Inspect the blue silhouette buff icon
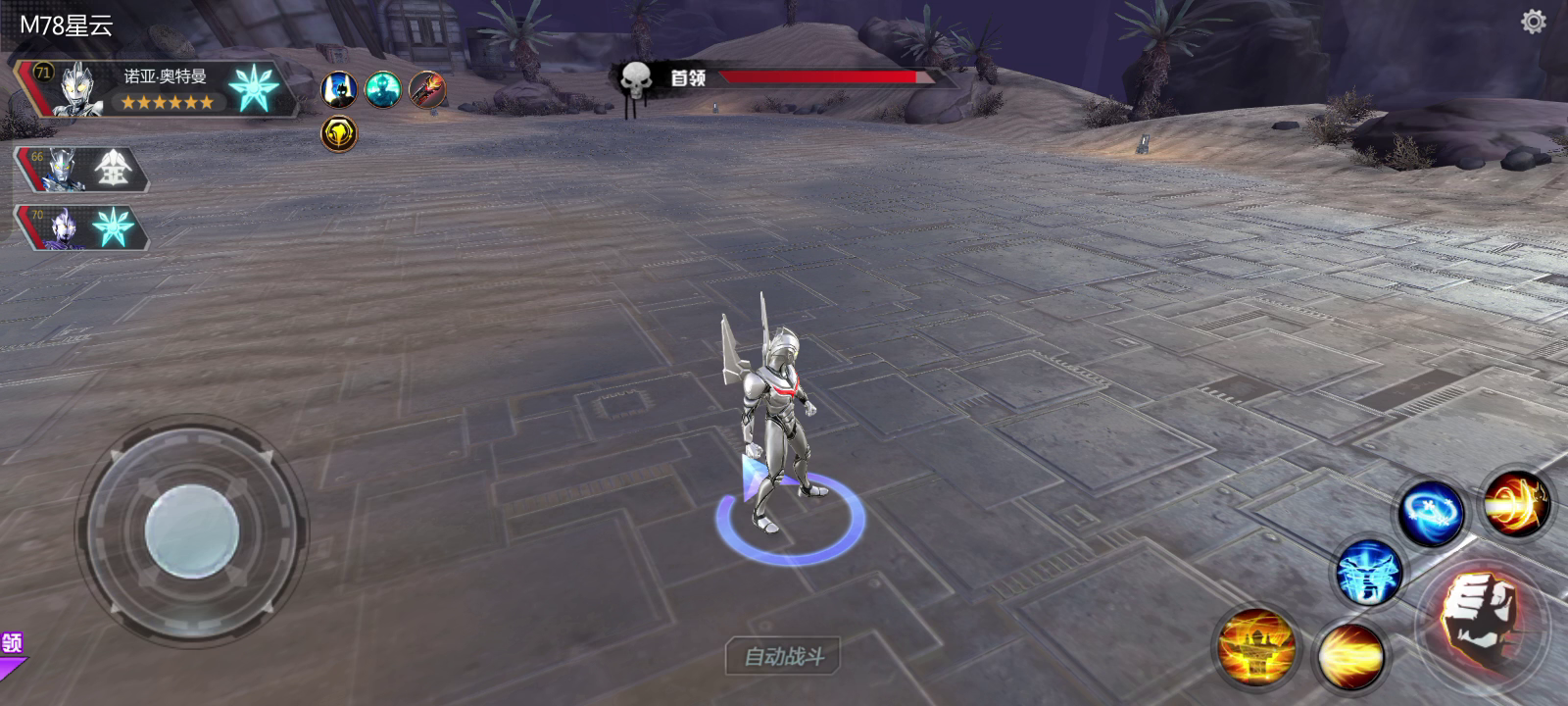Image resolution: width=1568 pixels, height=706 pixels. [339, 90]
